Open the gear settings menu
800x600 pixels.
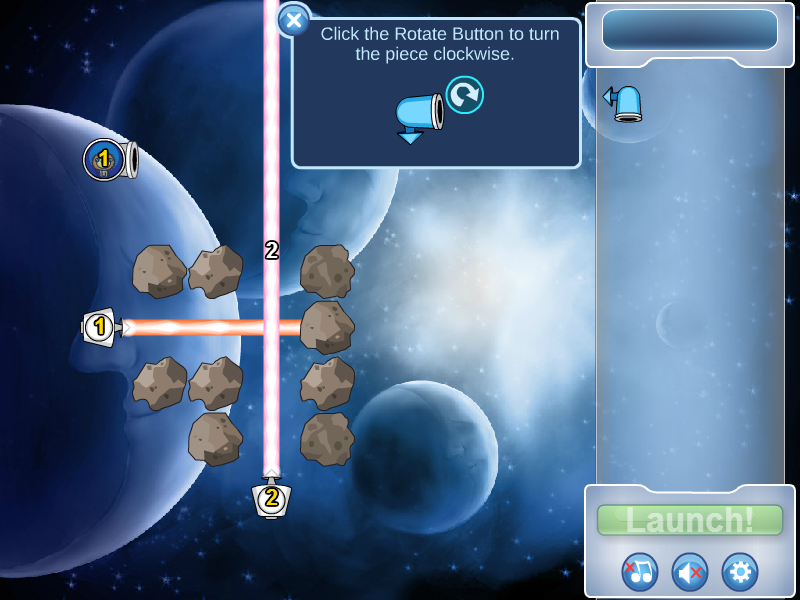point(740,572)
